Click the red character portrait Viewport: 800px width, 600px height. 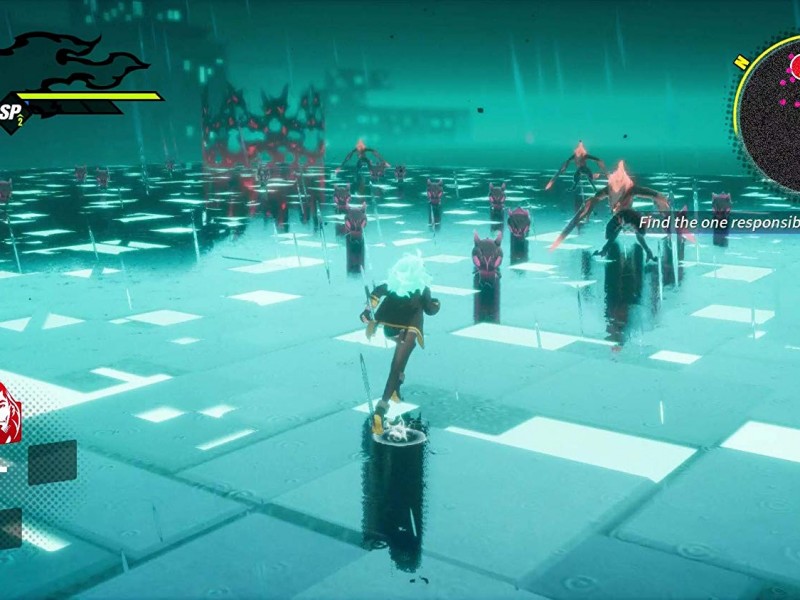click(10, 411)
